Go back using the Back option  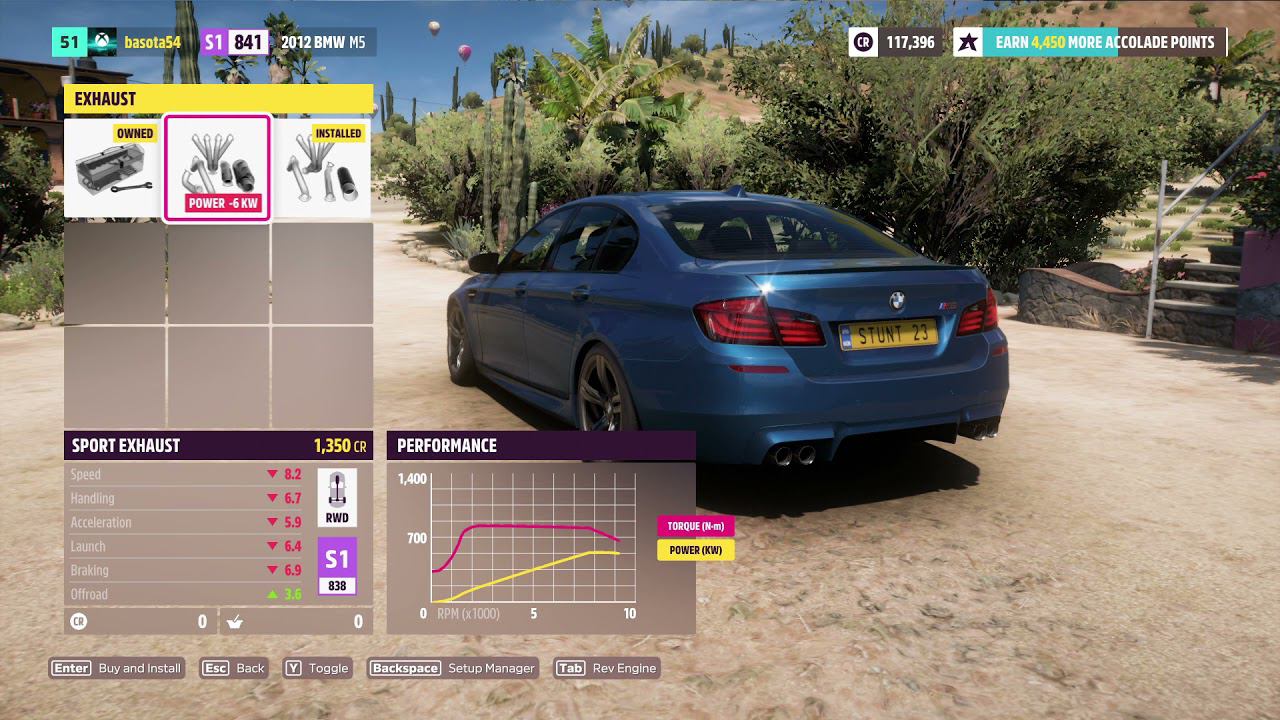tap(234, 668)
